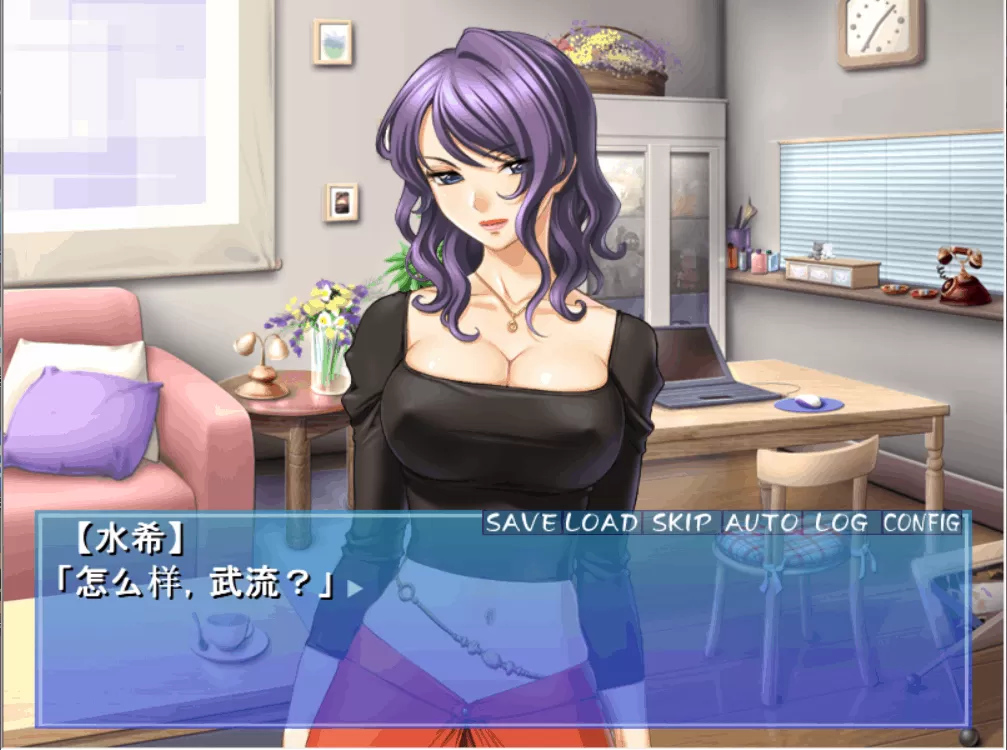Open the SAVE menu
1007x750 pixels.
[x=523, y=523]
